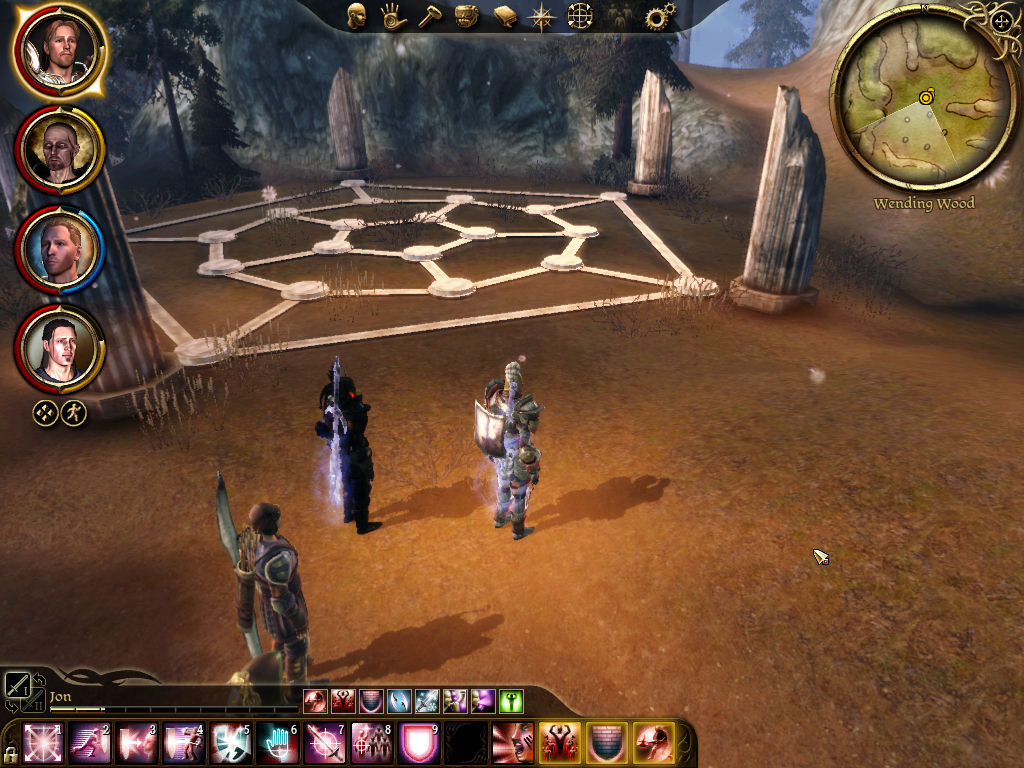Select the dark-haired party member portrait
This screenshot has height=768, width=1024.
click(59, 348)
